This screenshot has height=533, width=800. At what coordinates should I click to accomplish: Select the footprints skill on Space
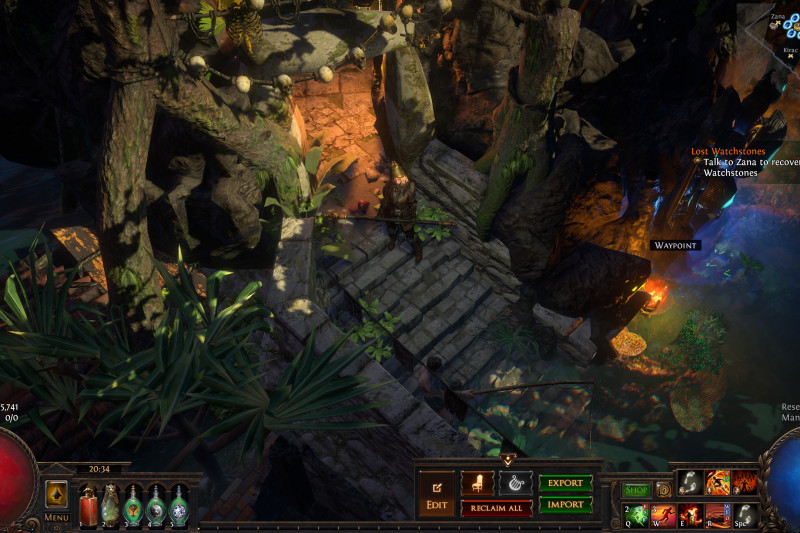745,515
